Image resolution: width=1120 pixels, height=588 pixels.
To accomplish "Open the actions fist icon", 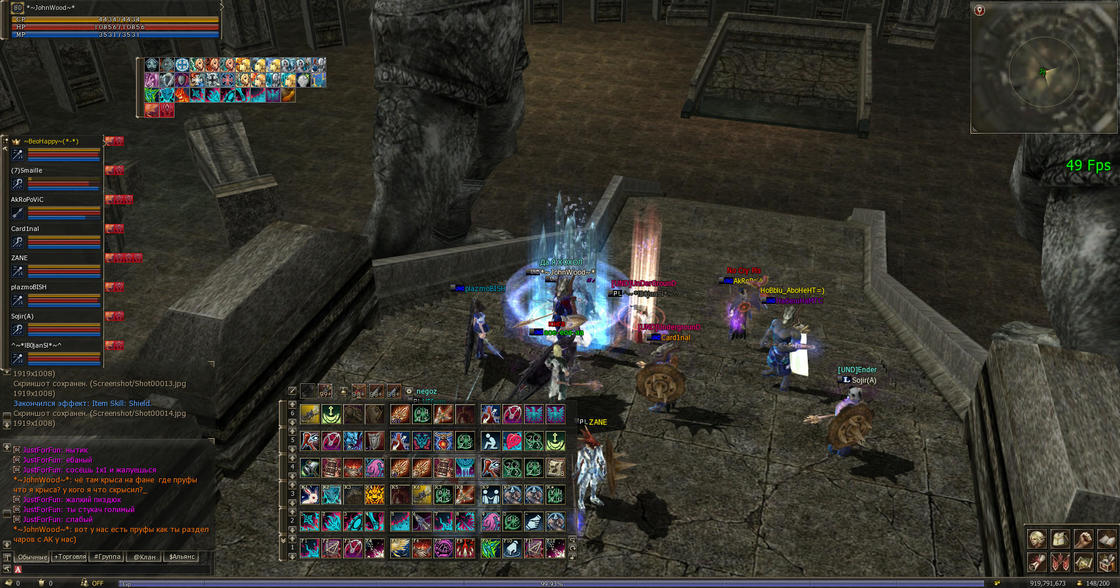I will (x=1084, y=539).
